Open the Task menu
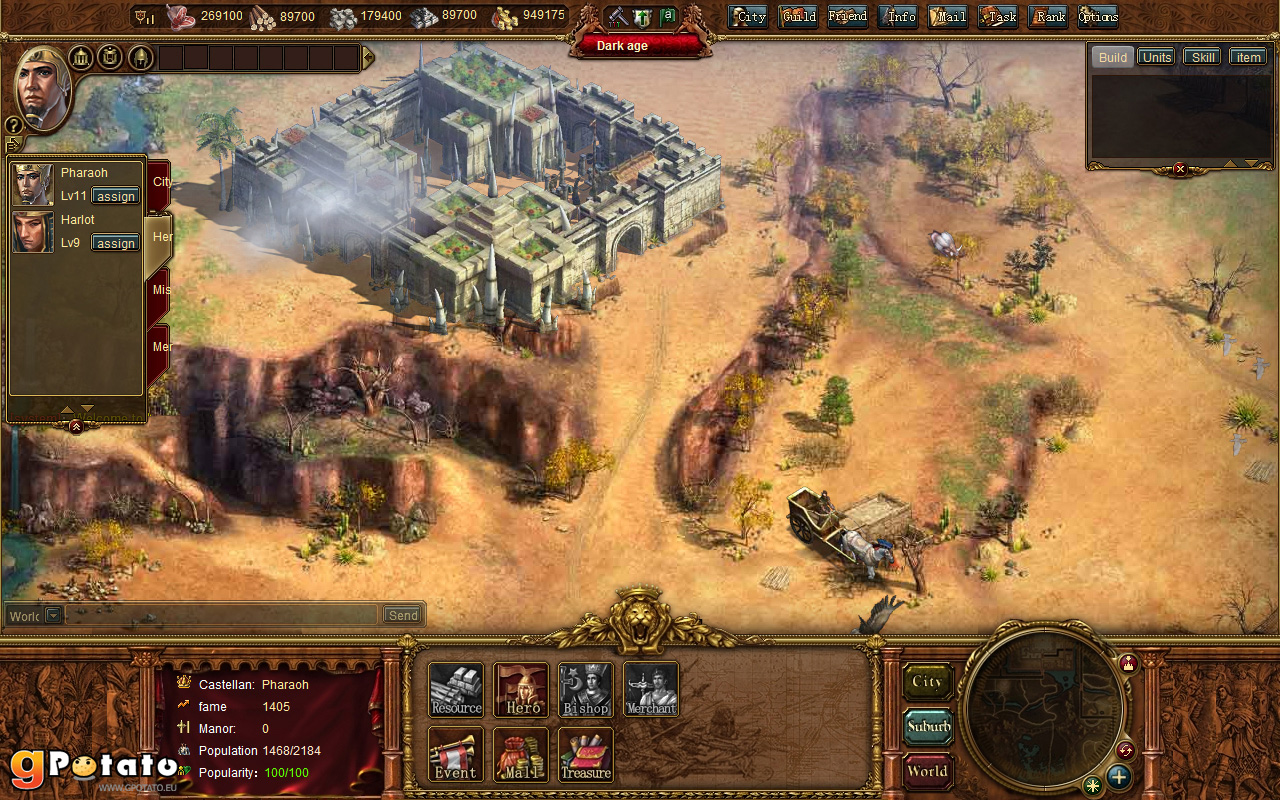 point(998,16)
